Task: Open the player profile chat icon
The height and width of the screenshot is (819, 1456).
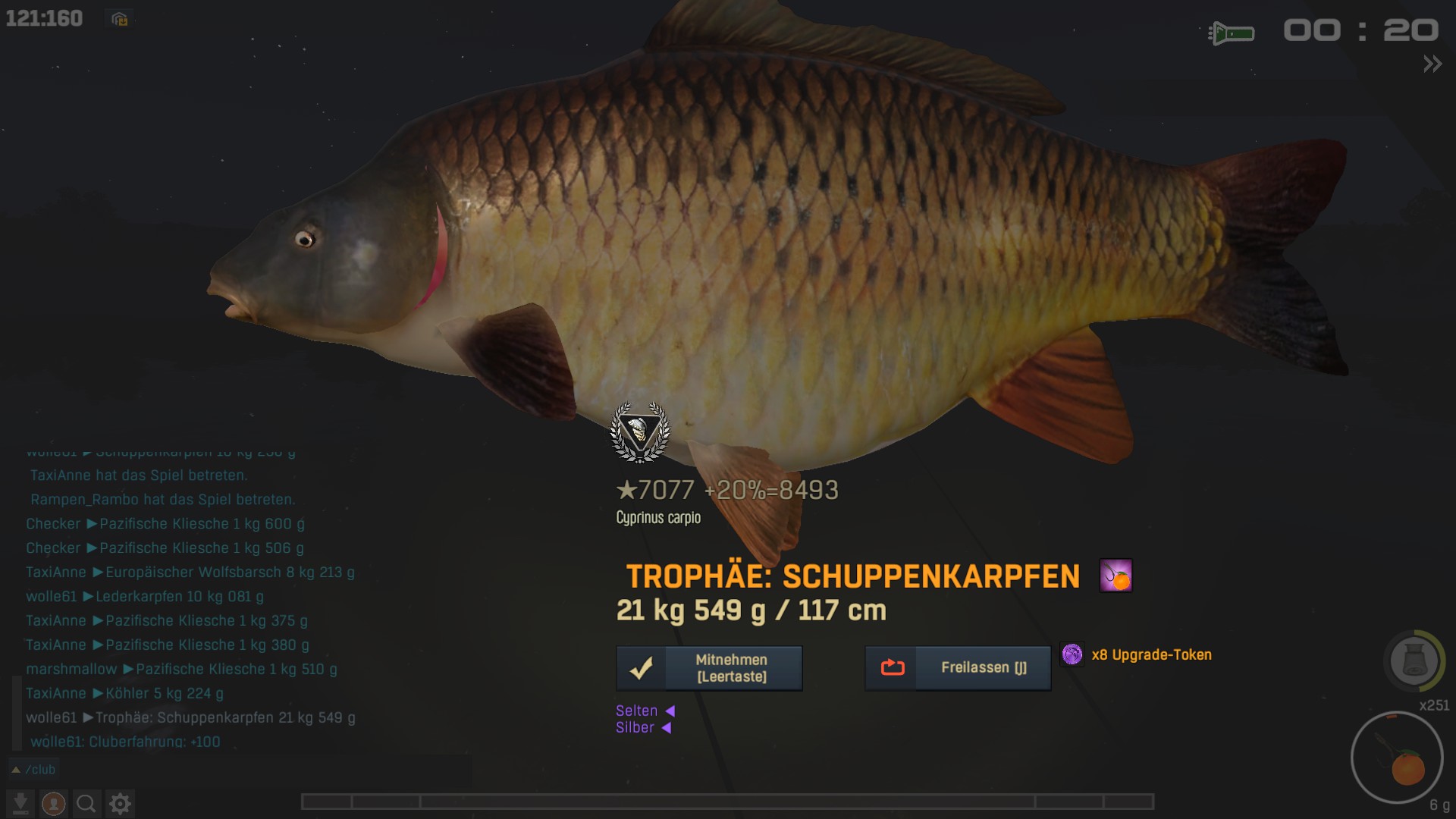Action: click(x=53, y=803)
